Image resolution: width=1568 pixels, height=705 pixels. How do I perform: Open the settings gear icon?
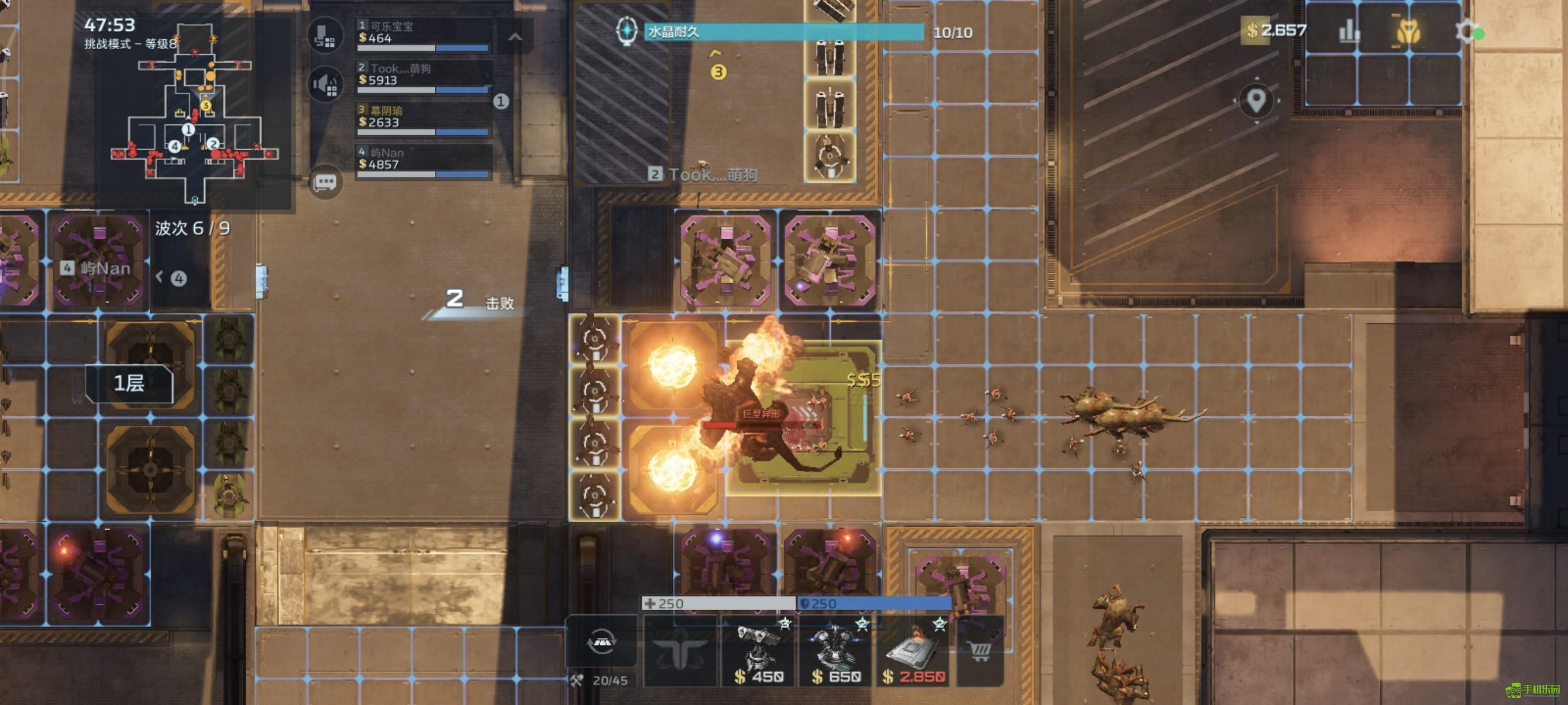pos(1466,31)
